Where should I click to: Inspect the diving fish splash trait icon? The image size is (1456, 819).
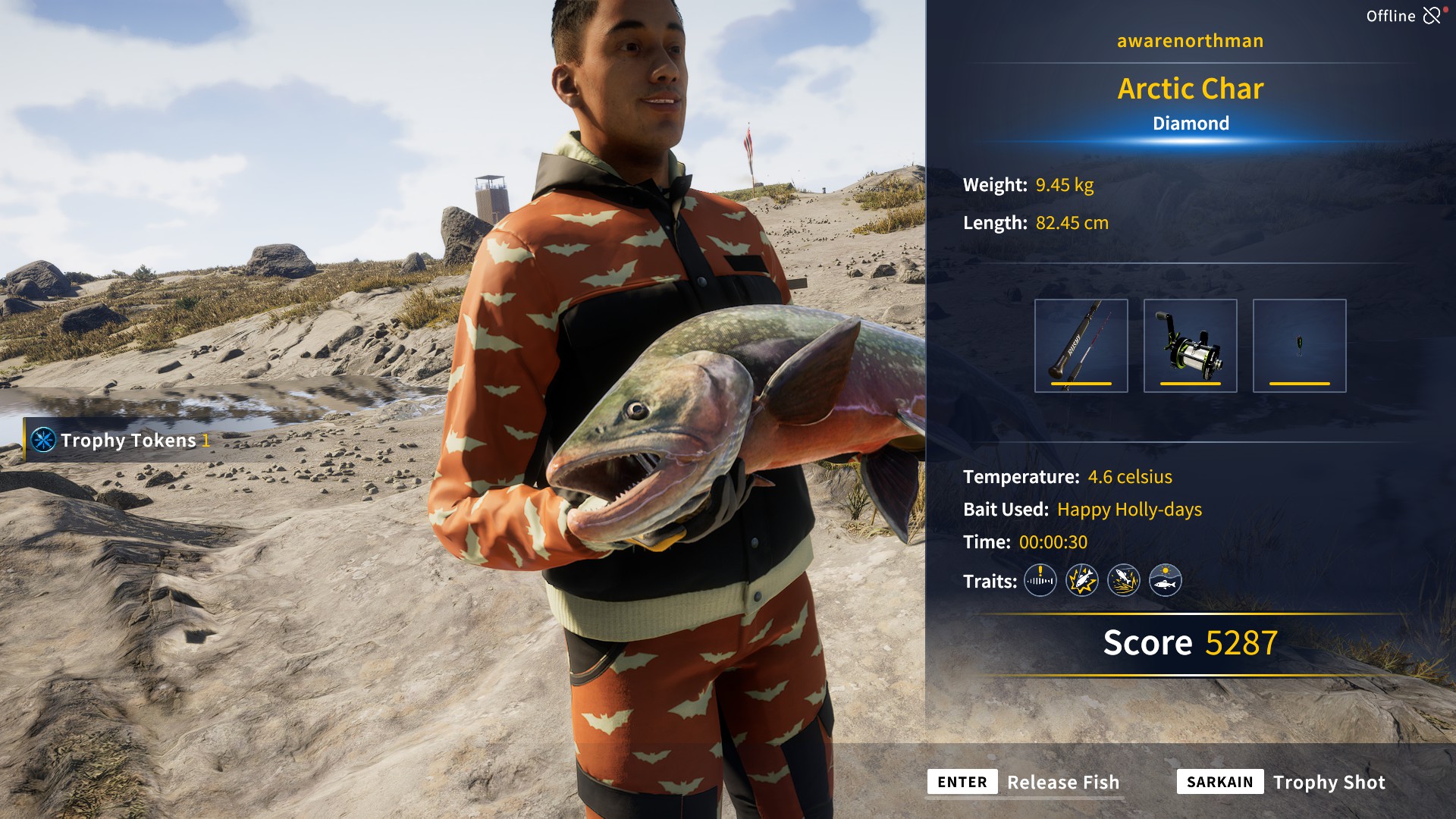[1123, 581]
